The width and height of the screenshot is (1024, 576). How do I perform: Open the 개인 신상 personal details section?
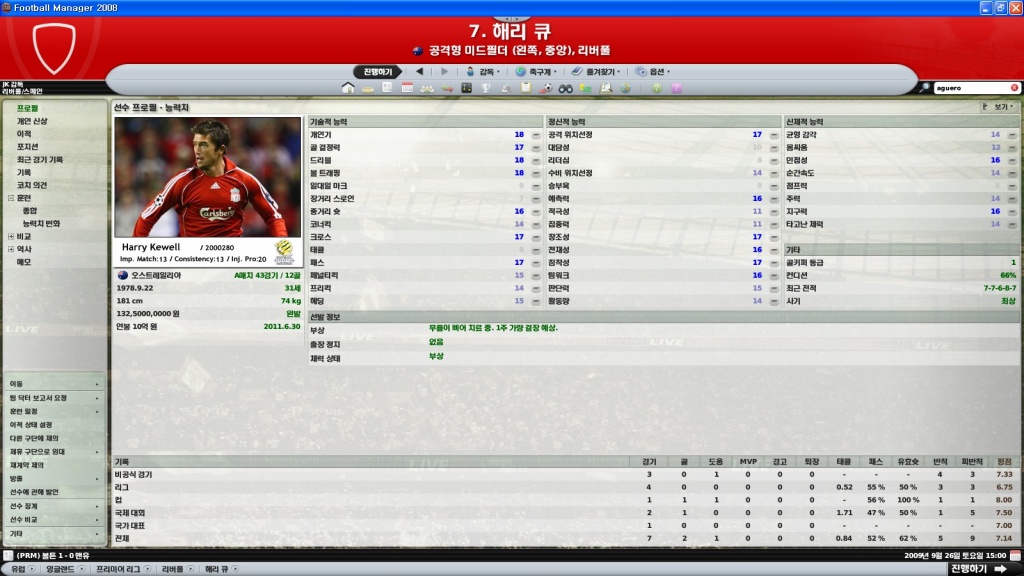pos(32,121)
